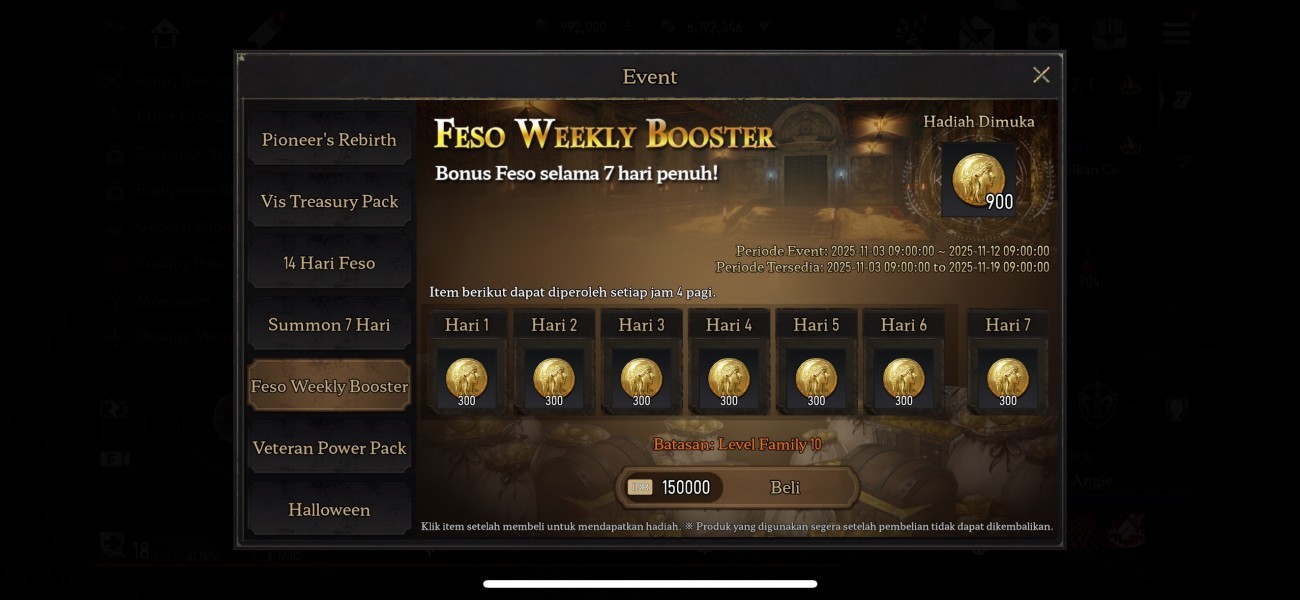Show the Summon 7 Hari event
The height and width of the screenshot is (600, 1300).
pos(329,325)
